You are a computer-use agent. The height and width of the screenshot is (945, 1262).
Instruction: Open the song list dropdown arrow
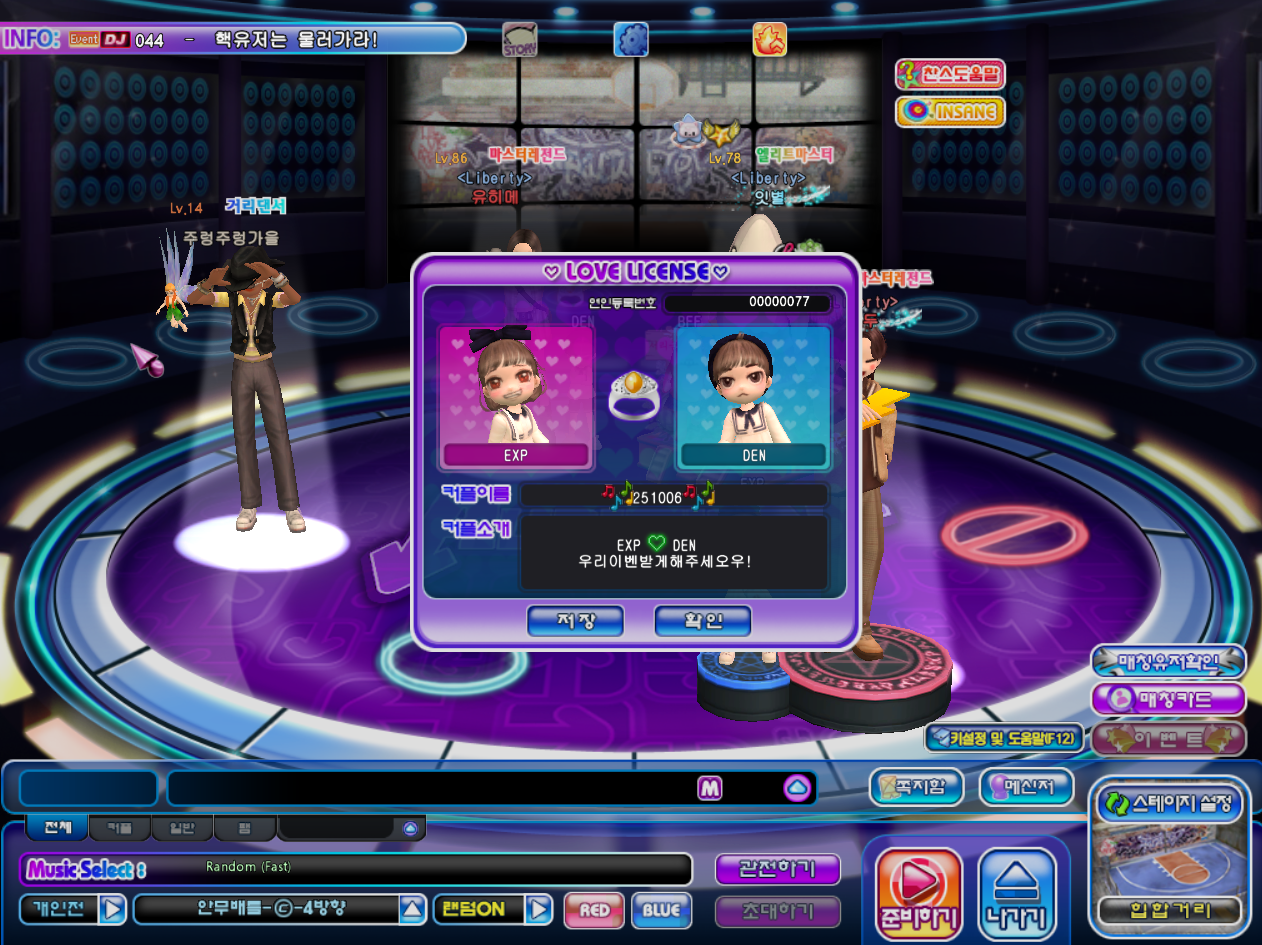412,910
